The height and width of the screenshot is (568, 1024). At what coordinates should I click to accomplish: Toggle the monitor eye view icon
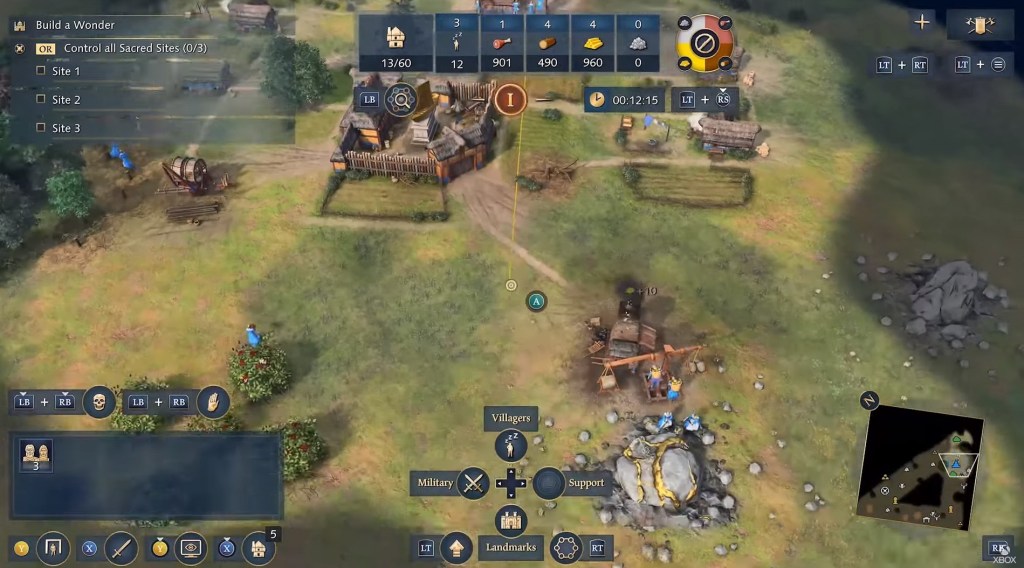188,548
